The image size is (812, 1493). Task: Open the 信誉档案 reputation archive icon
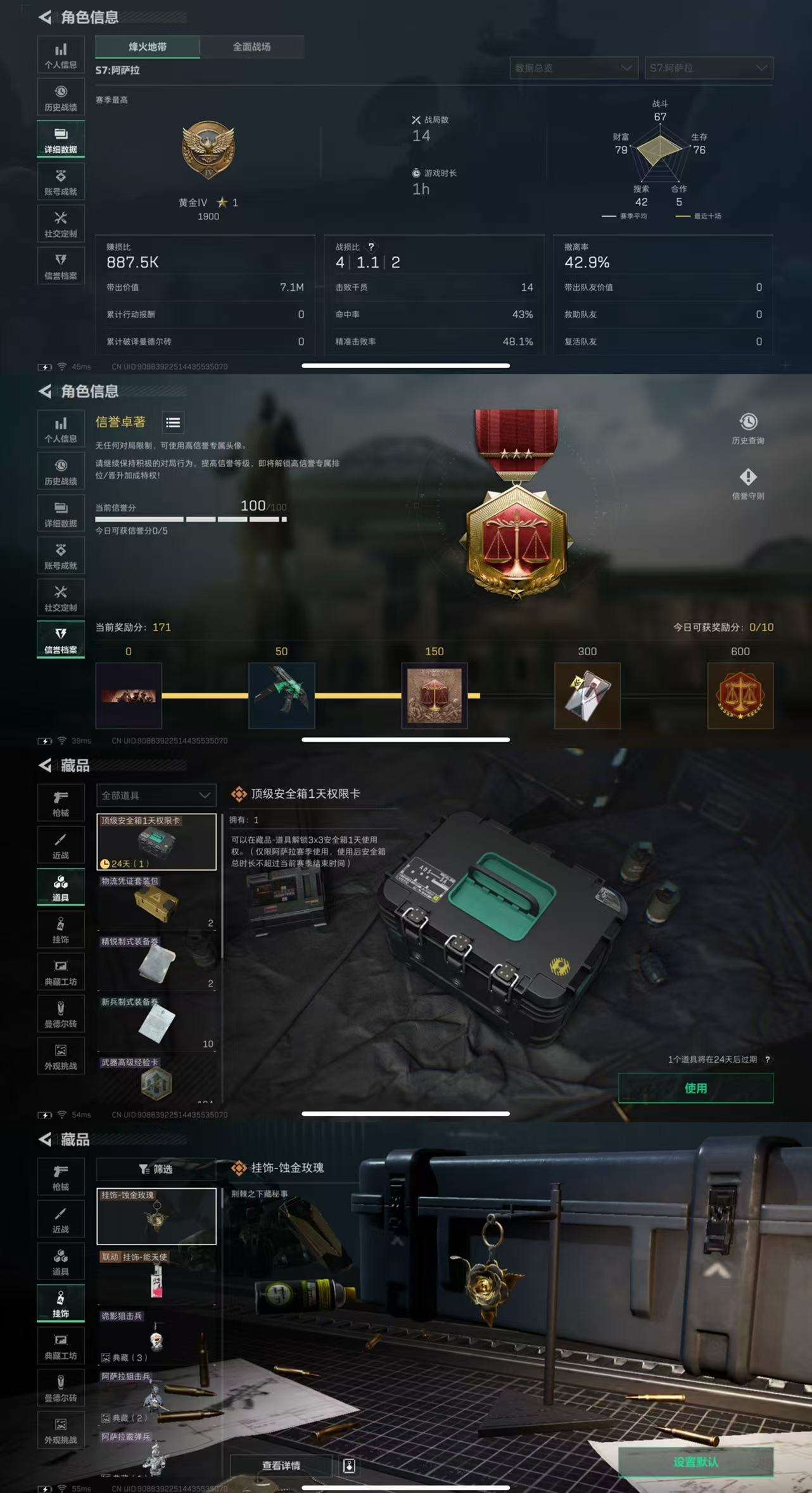61,266
